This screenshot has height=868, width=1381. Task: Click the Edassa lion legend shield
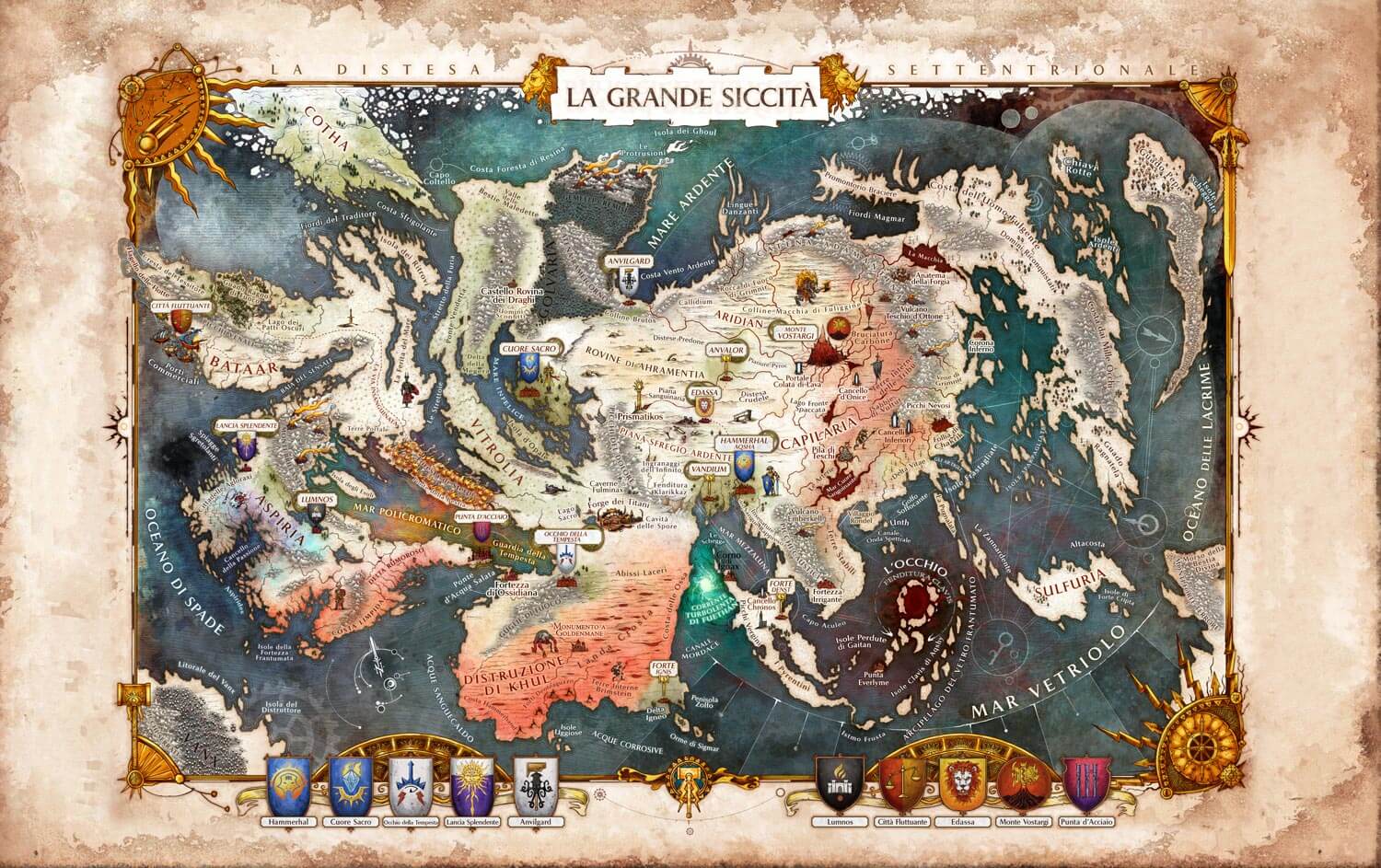point(962,785)
